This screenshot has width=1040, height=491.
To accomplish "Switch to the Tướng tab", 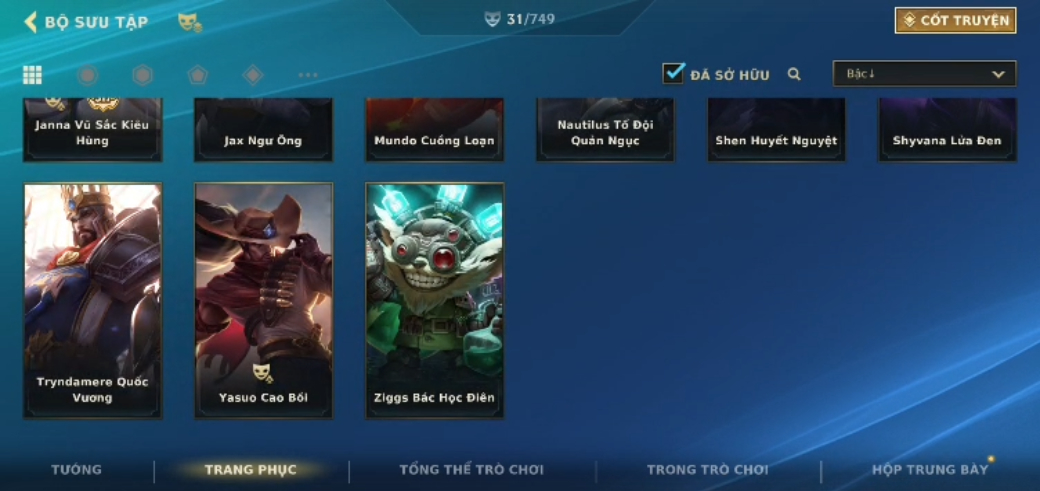I will point(77,470).
